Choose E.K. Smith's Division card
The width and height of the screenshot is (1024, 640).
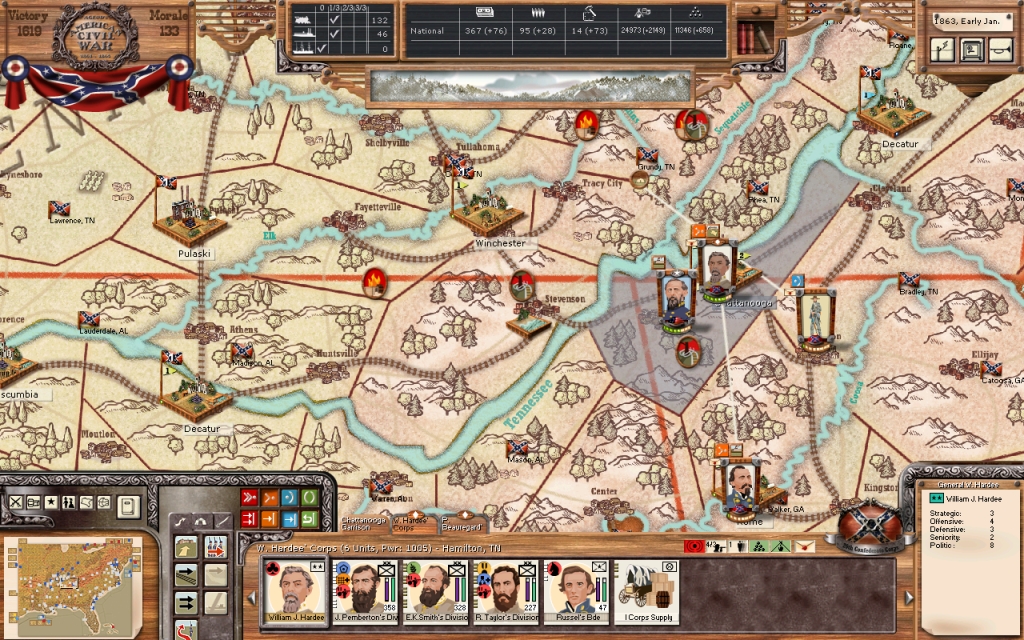435,590
